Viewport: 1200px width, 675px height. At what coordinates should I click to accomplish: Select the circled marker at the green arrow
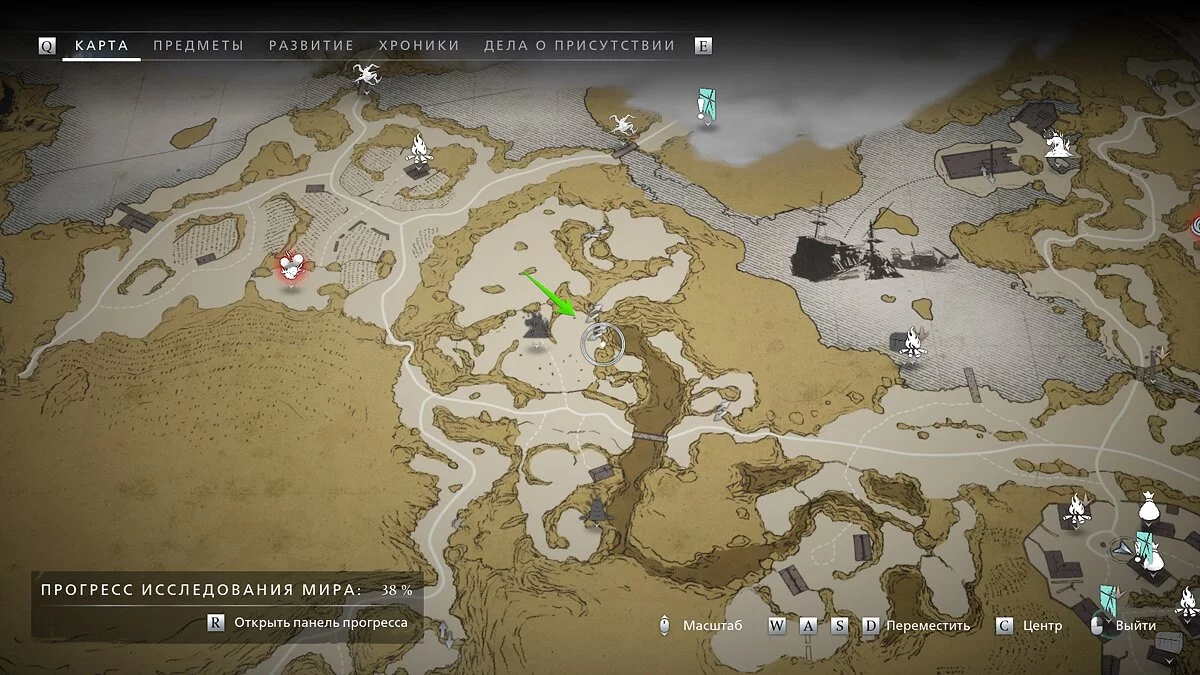[x=602, y=343]
